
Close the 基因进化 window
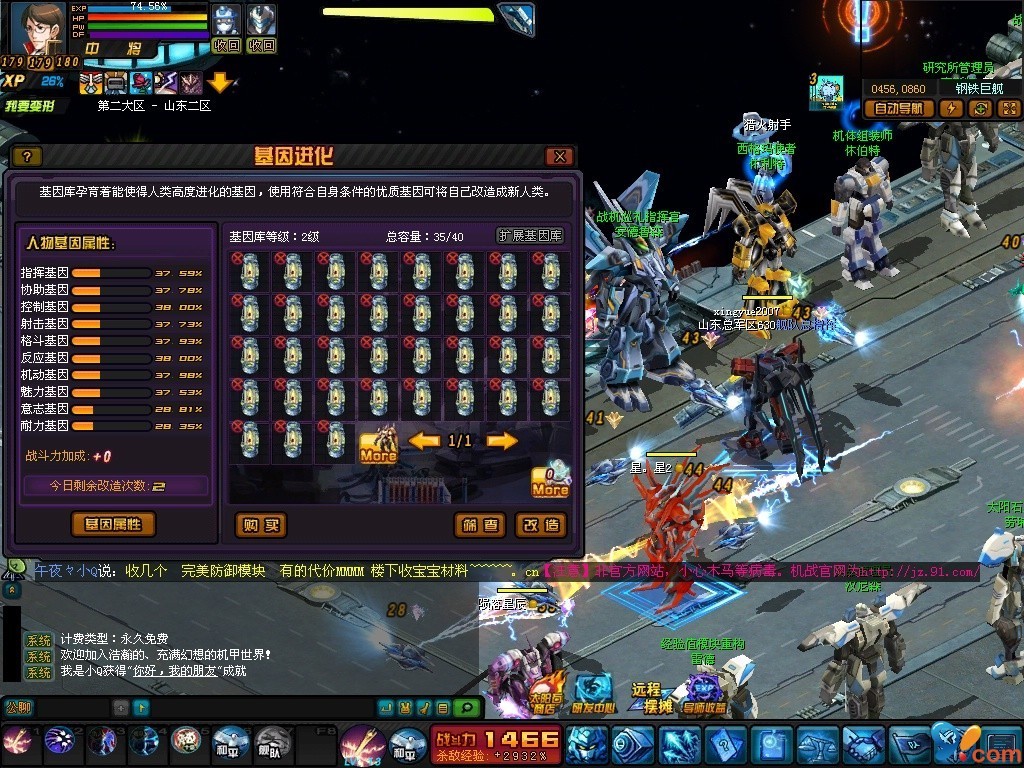(x=559, y=157)
